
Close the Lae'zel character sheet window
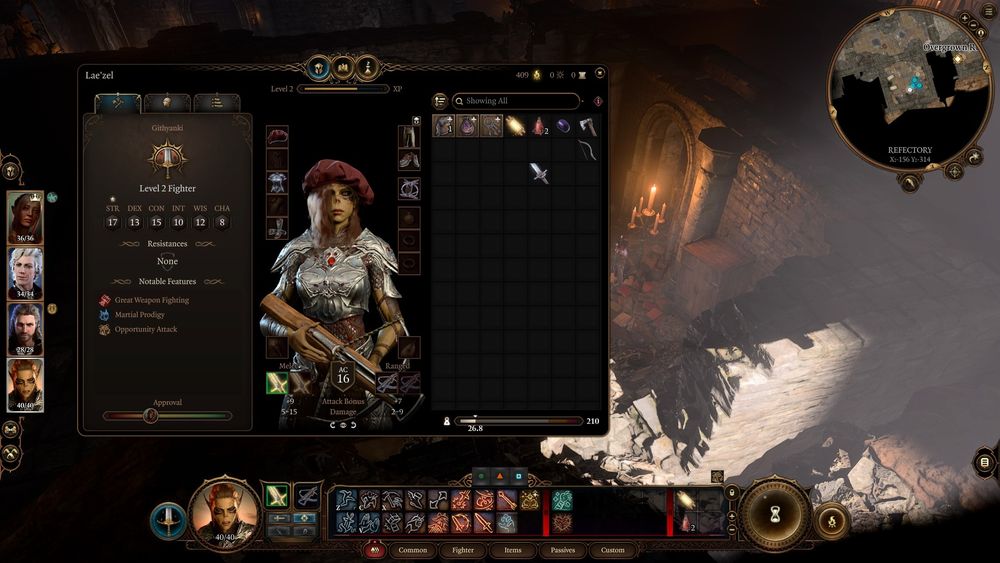point(599,73)
